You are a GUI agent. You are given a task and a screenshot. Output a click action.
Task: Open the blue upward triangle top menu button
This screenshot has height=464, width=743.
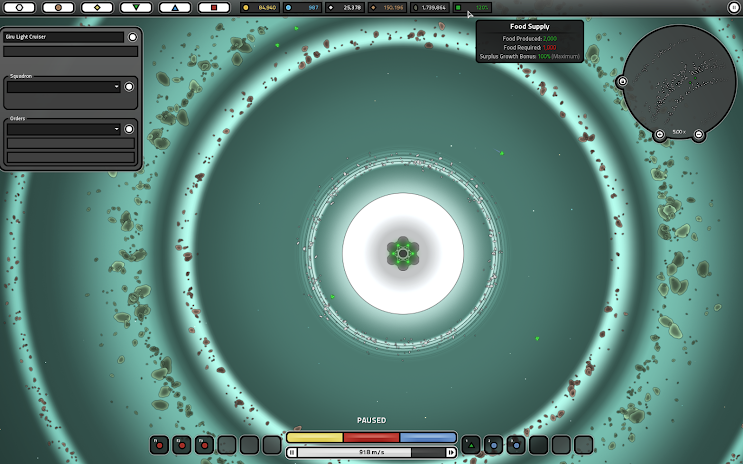pos(174,7)
